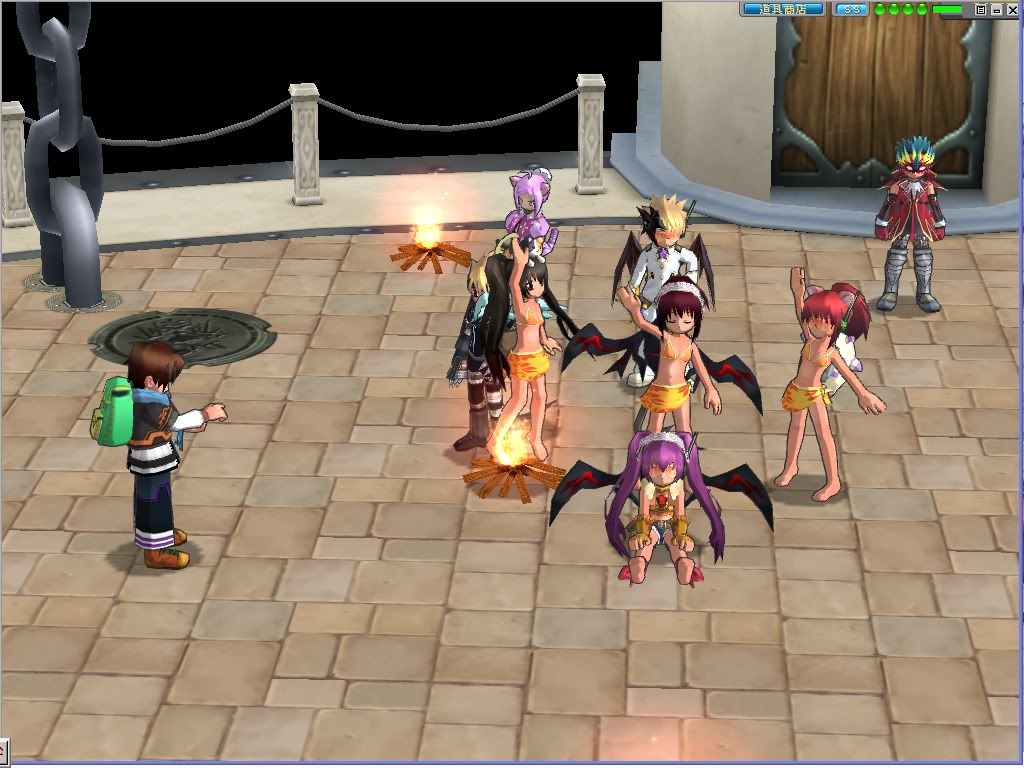Click the blue SS button
The height and width of the screenshot is (768, 1024).
pyautogui.click(x=851, y=9)
